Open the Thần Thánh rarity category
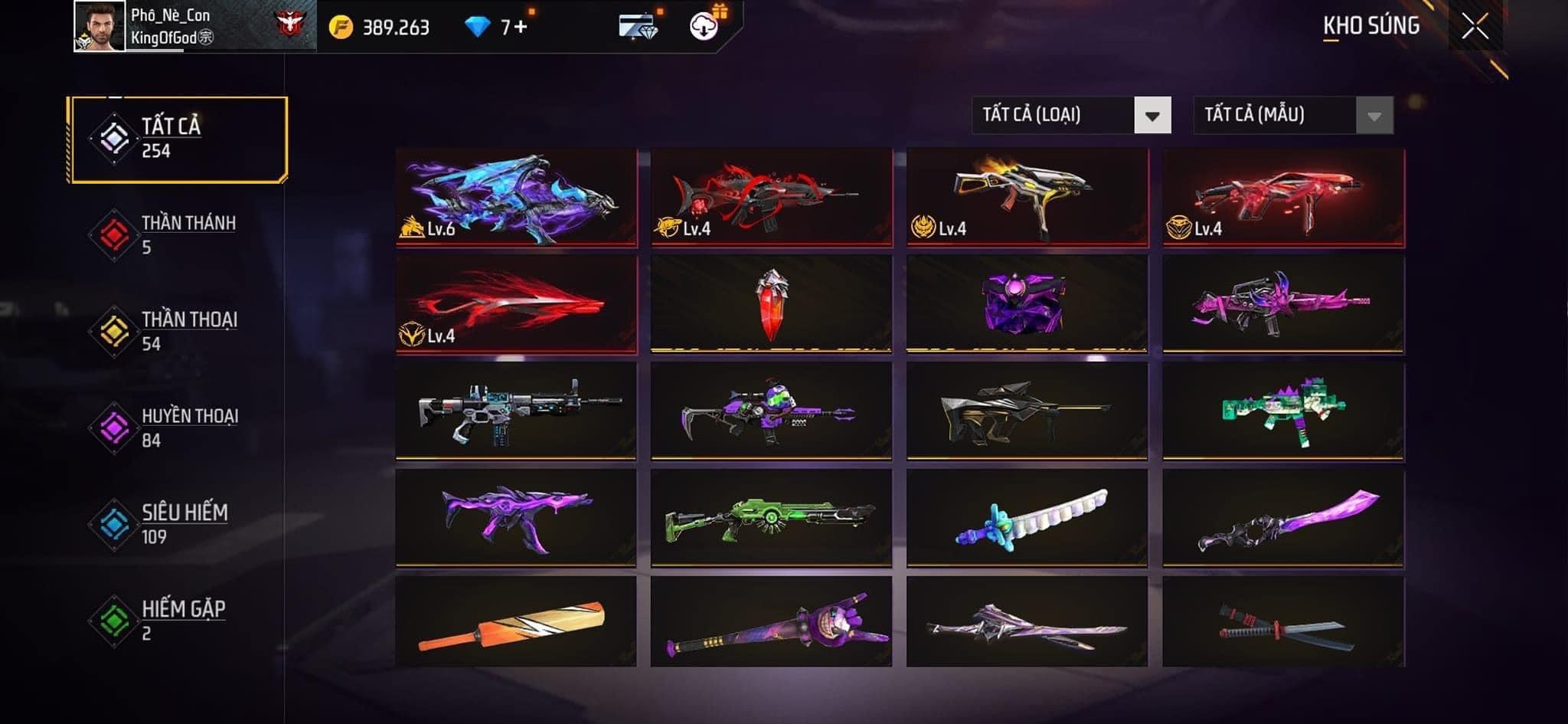 [176, 235]
